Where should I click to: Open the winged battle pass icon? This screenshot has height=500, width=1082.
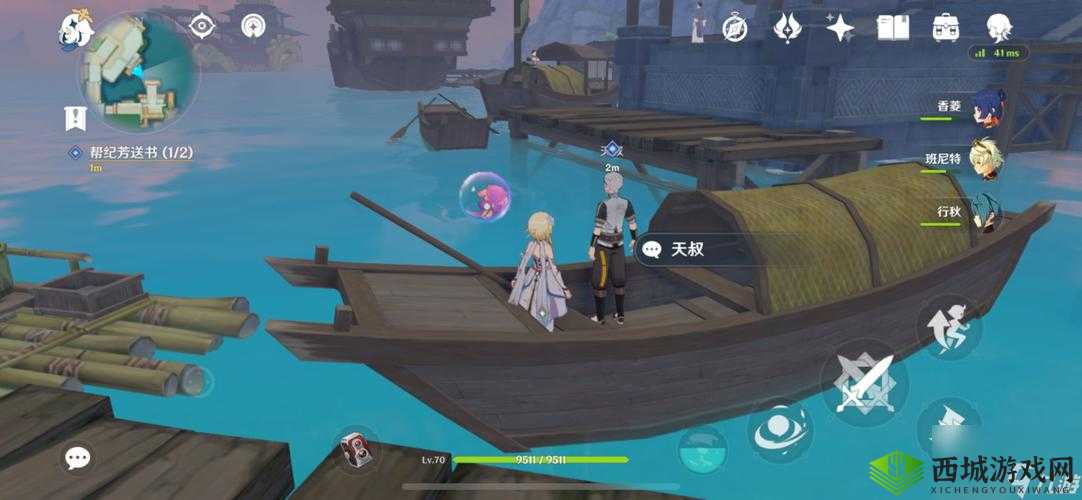point(789,28)
